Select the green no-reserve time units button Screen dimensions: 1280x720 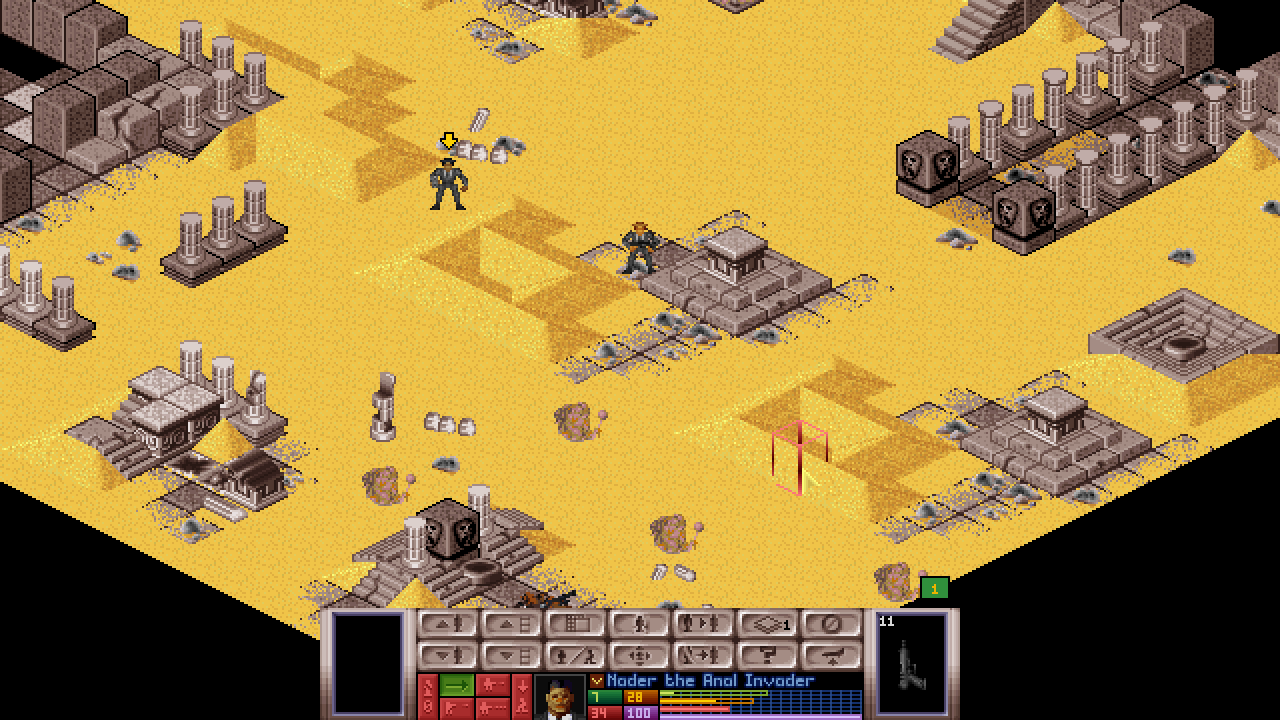click(x=457, y=685)
